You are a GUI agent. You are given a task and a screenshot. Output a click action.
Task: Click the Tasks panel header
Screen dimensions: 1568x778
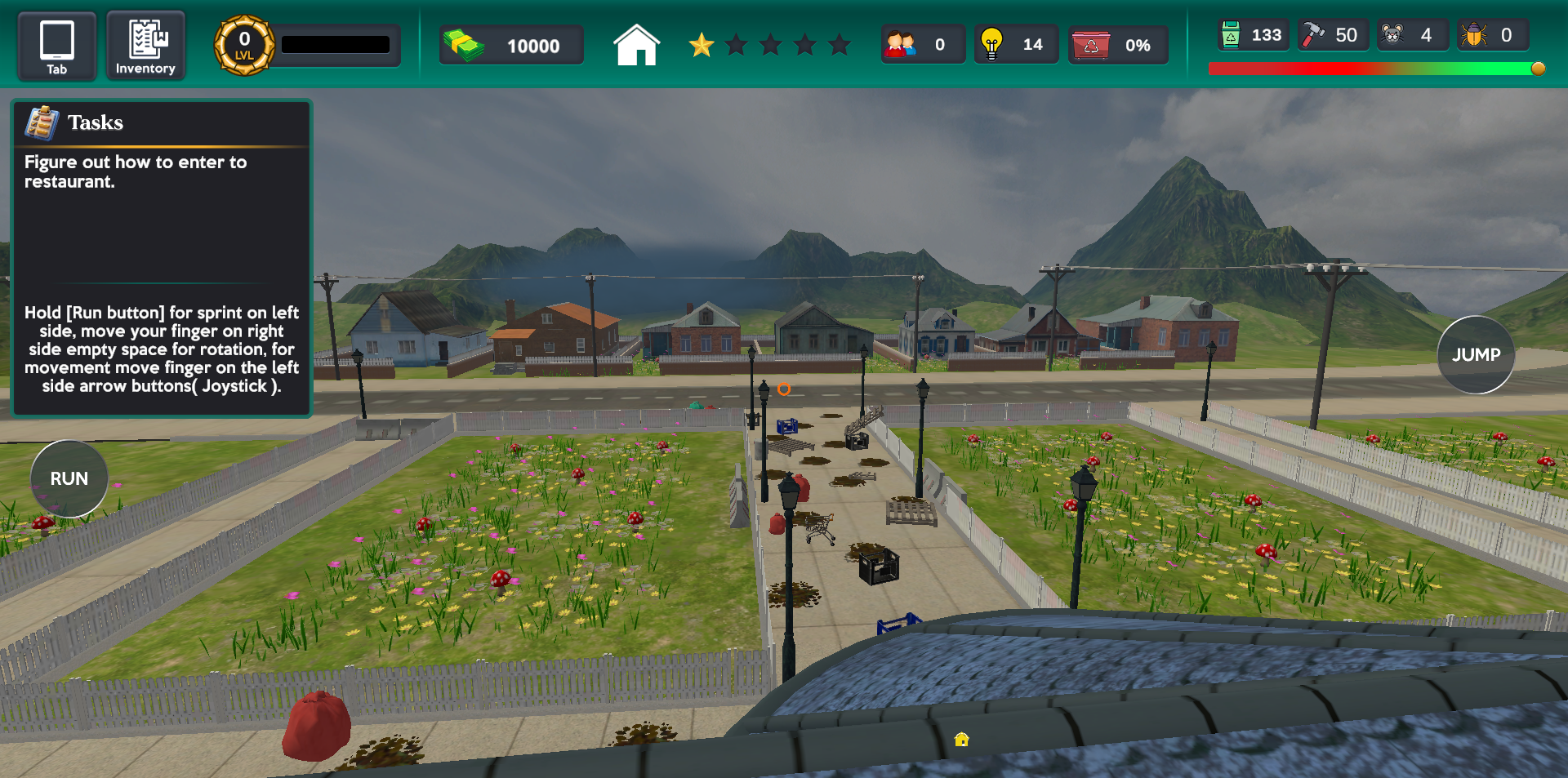[96, 122]
